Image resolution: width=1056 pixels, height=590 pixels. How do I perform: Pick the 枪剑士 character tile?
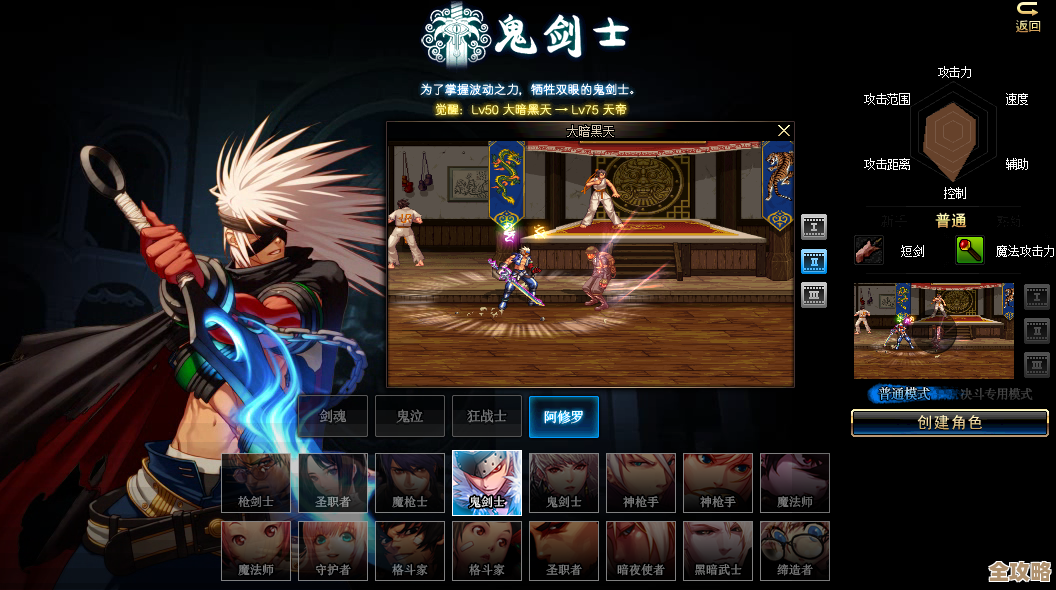pos(256,483)
